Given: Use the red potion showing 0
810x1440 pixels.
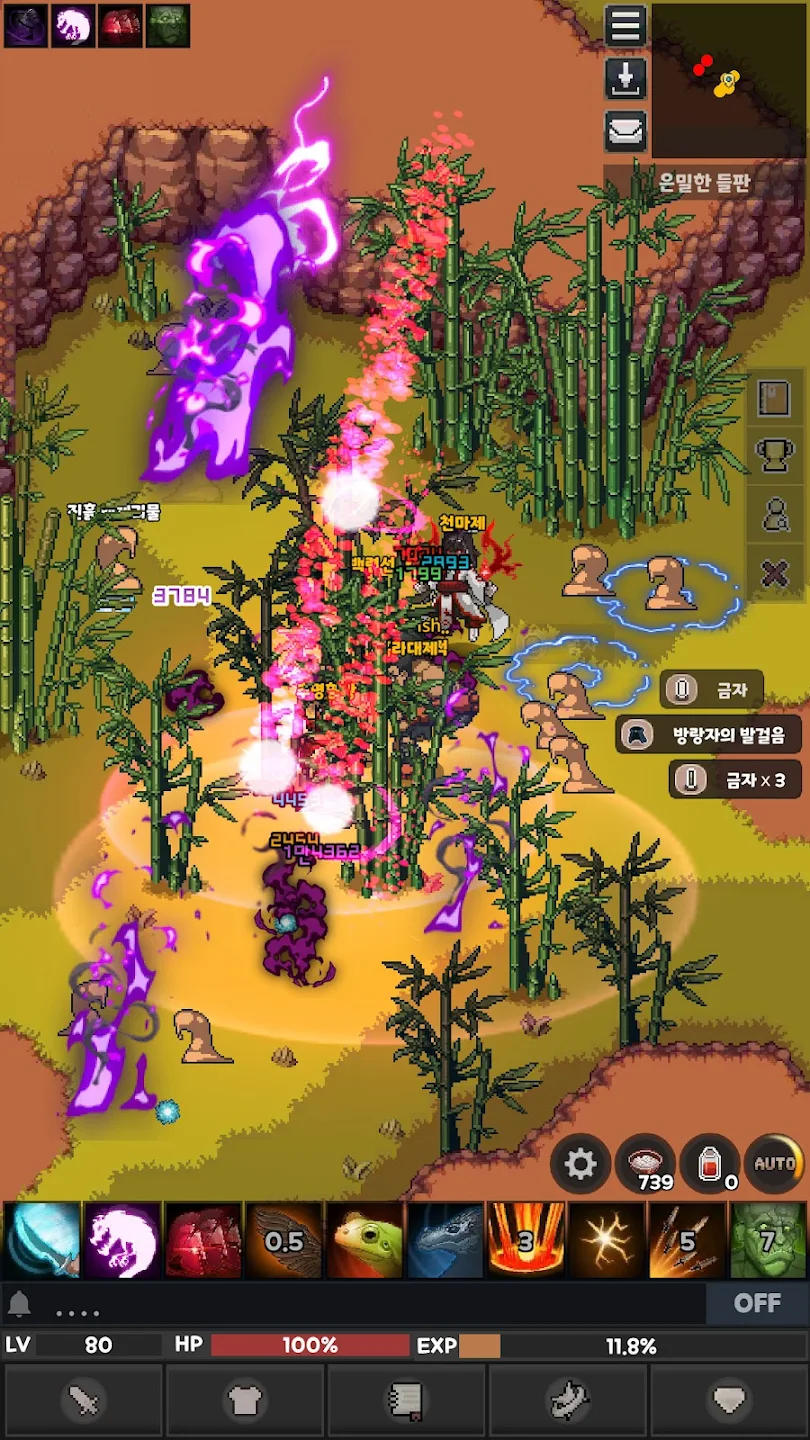Looking at the screenshot, I should (x=710, y=1164).
